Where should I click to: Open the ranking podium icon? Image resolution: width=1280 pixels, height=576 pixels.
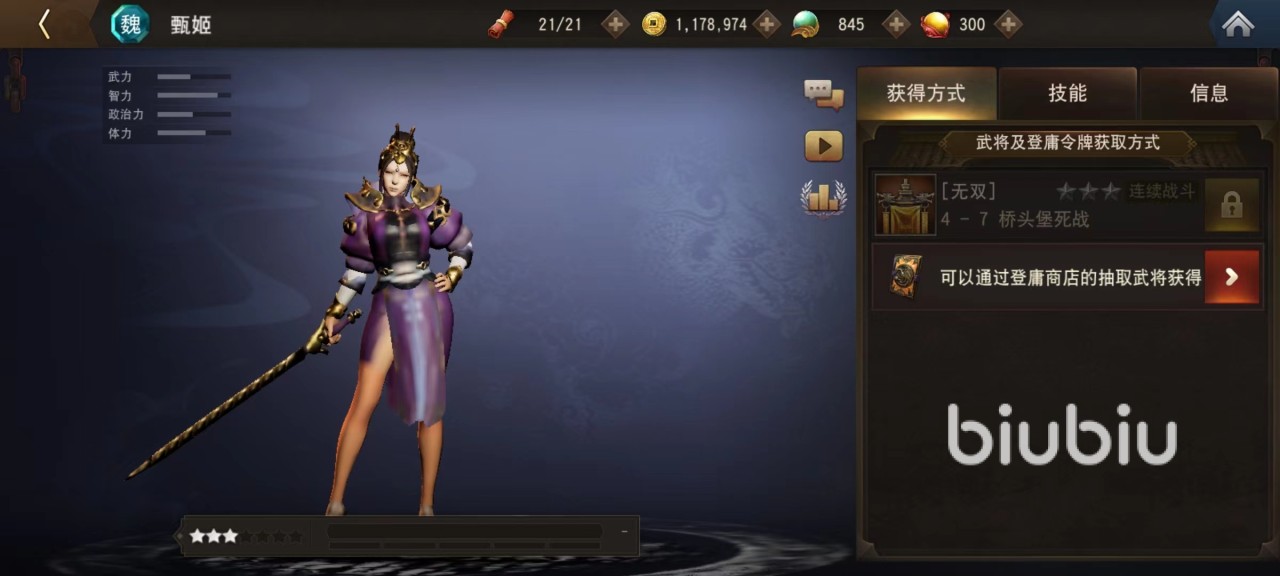click(x=823, y=197)
